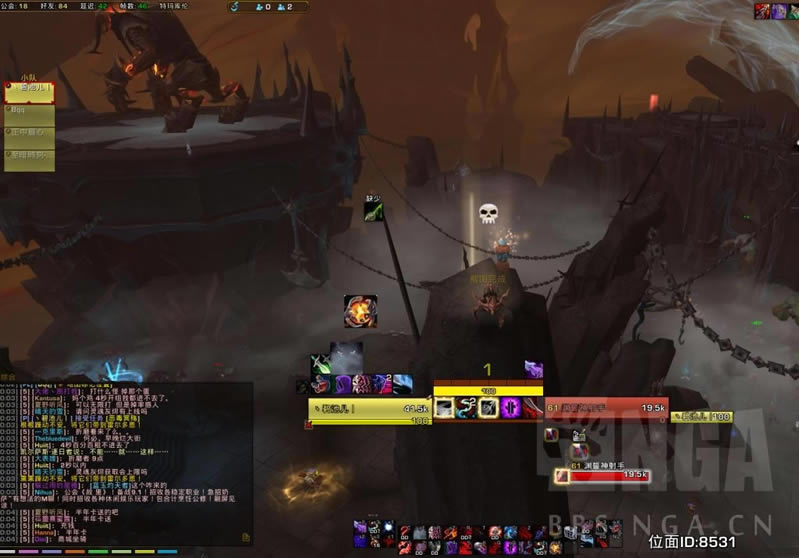Select the player unit frame showing 41.5k
The width and height of the screenshot is (799, 558).
[x=369, y=408]
